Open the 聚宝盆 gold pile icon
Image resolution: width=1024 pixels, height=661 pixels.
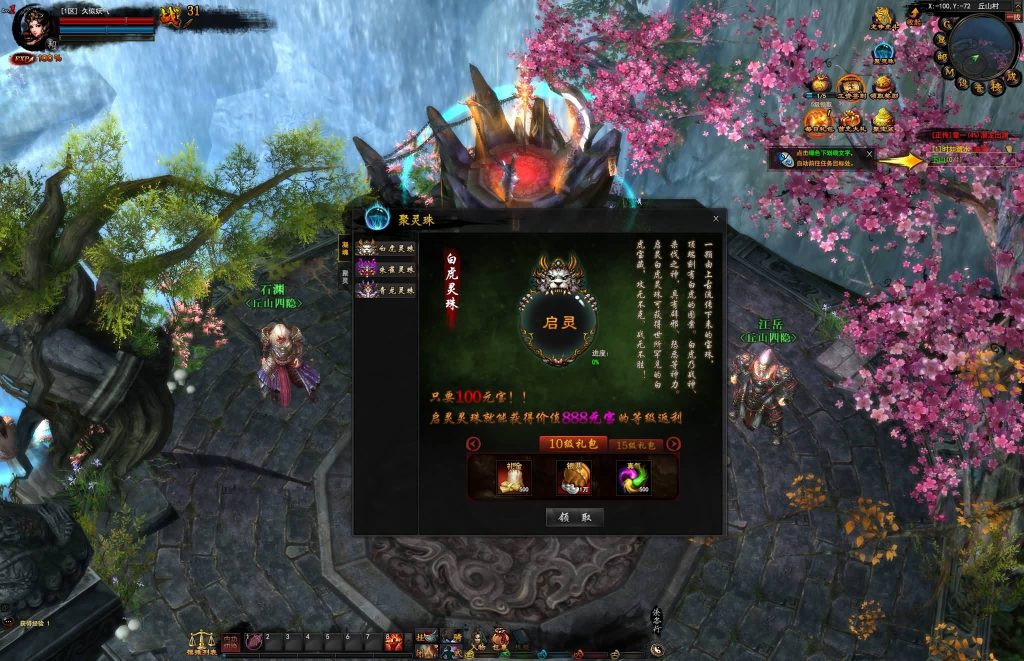coord(883,120)
